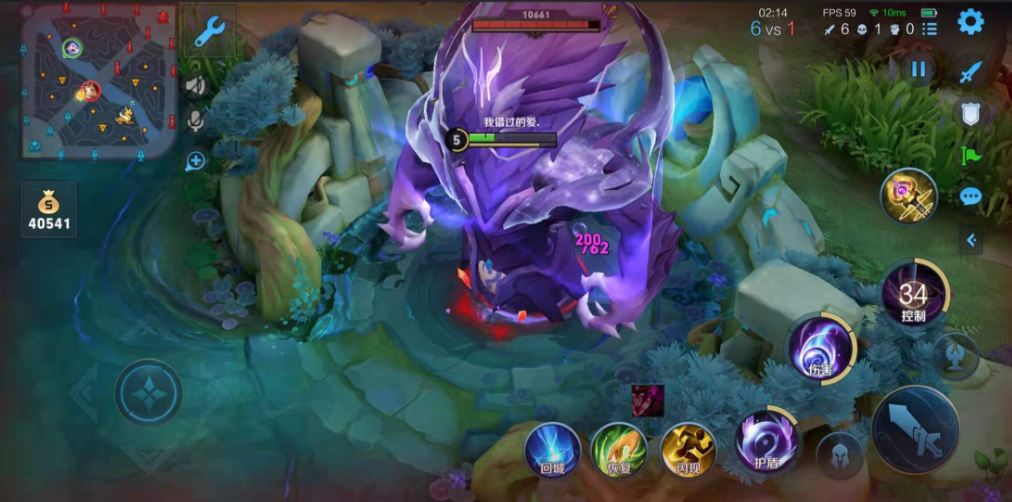Send the attack signal sword icon
The height and width of the screenshot is (502, 1012).
pos(970,72)
